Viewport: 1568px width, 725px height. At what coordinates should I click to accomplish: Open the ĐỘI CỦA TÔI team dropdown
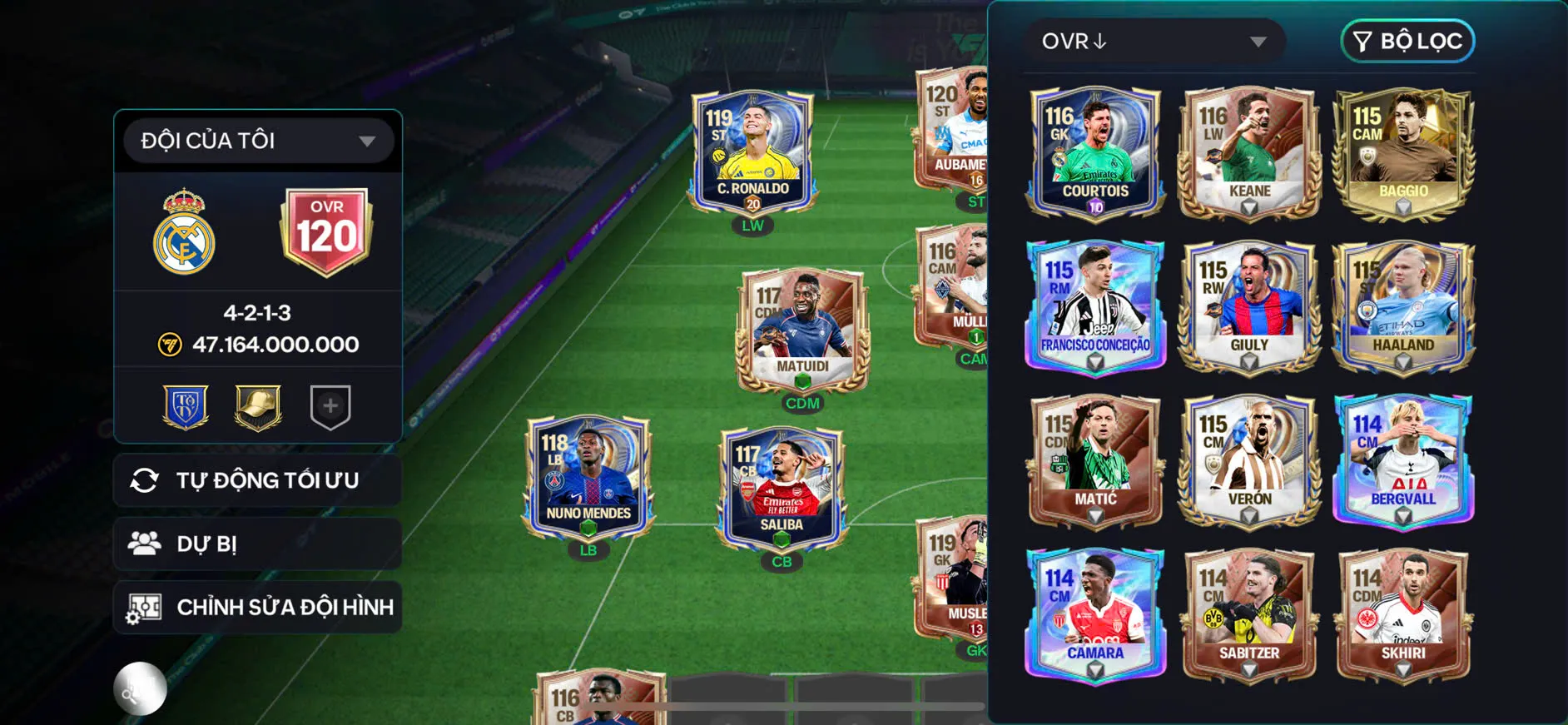pyautogui.click(x=258, y=141)
